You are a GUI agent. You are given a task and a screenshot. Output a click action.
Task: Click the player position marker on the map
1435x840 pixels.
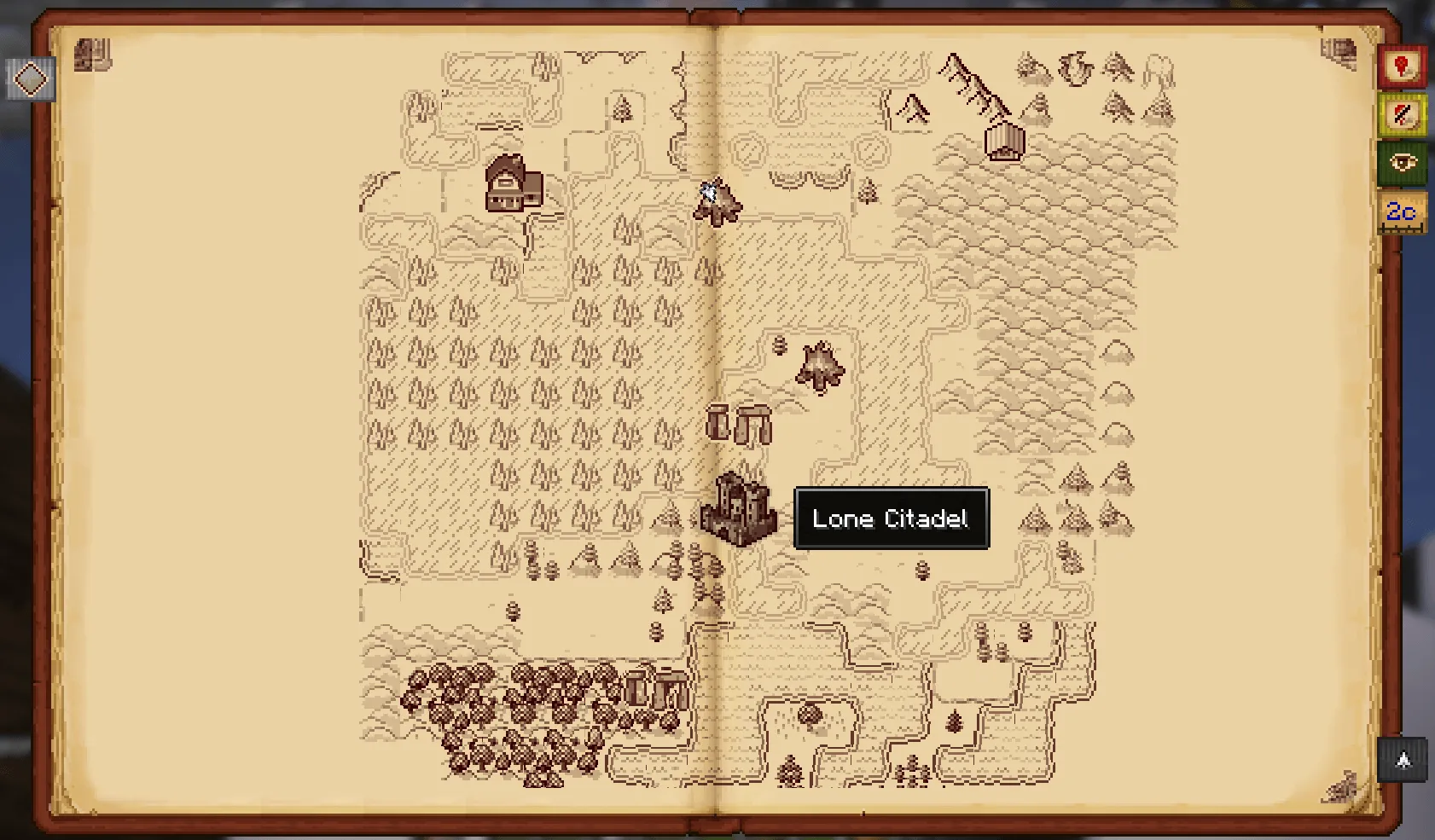pos(709,191)
